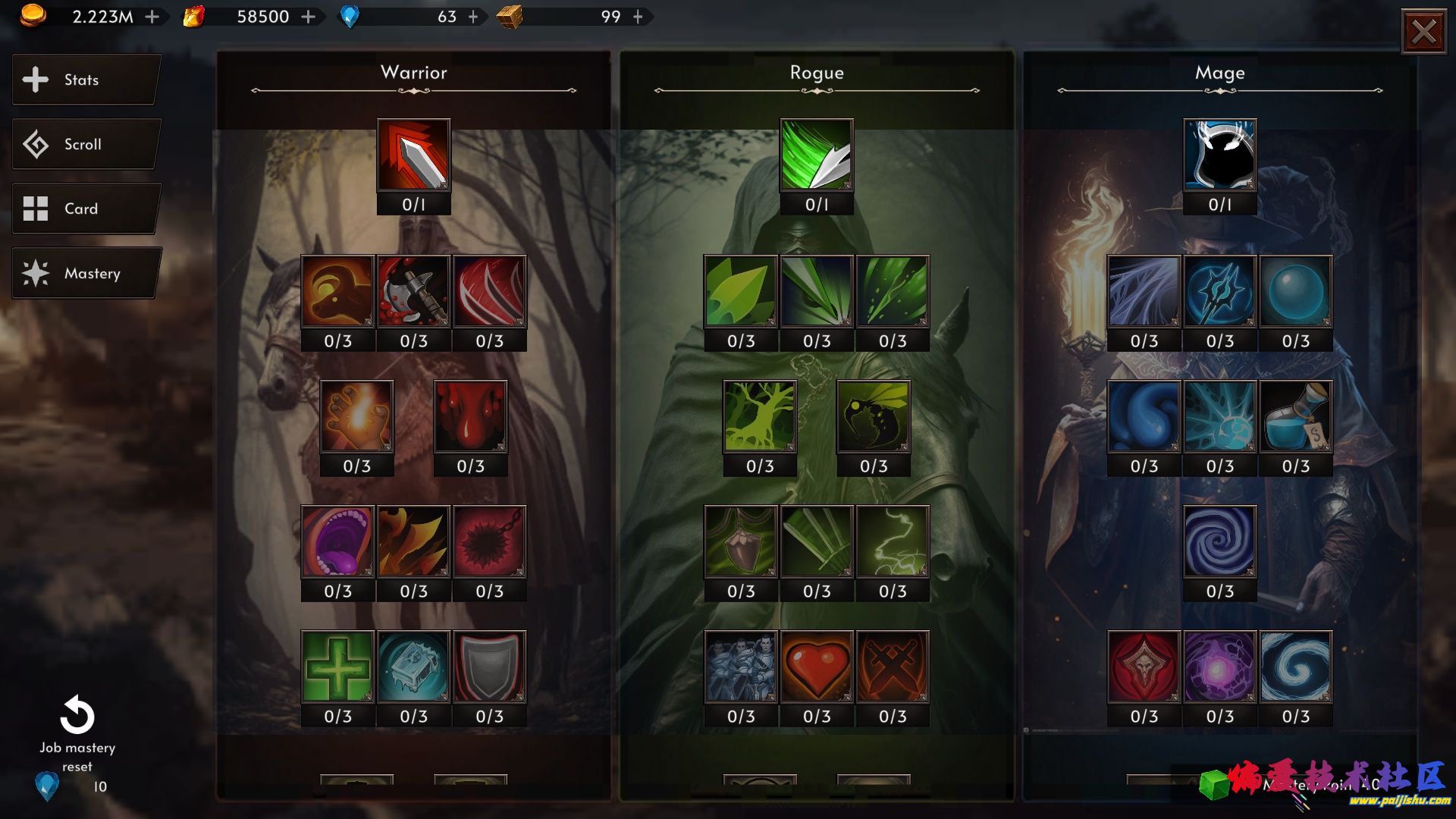Select the red heart Rogue skill
The image size is (1456, 819).
[817, 667]
